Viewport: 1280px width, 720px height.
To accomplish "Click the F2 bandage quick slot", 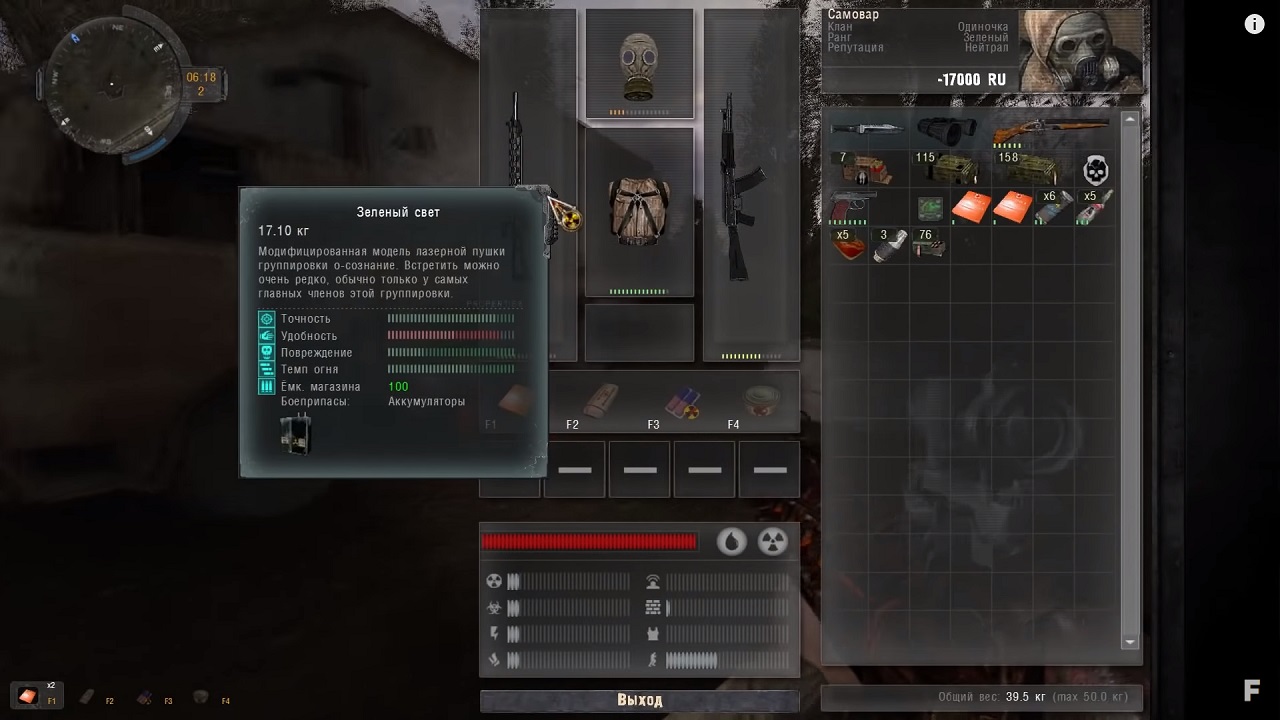I will tap(600, 402).
